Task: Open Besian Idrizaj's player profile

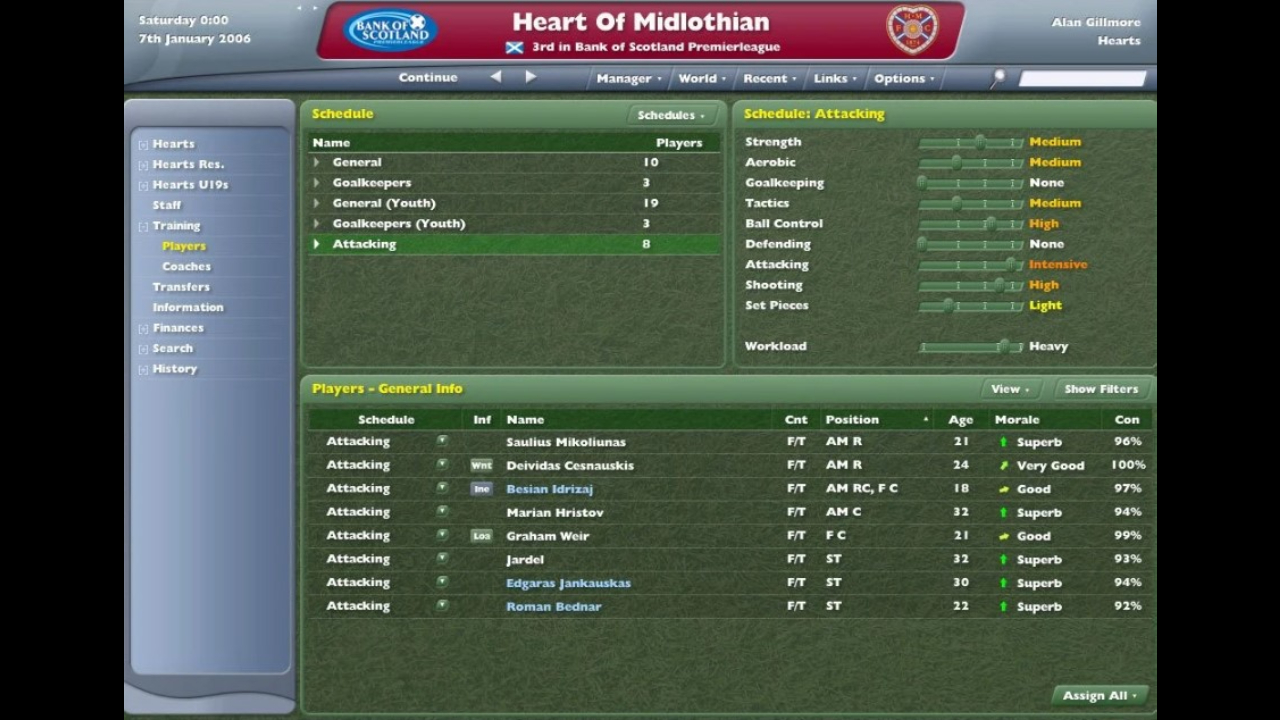Action: [x=549, y=489]
